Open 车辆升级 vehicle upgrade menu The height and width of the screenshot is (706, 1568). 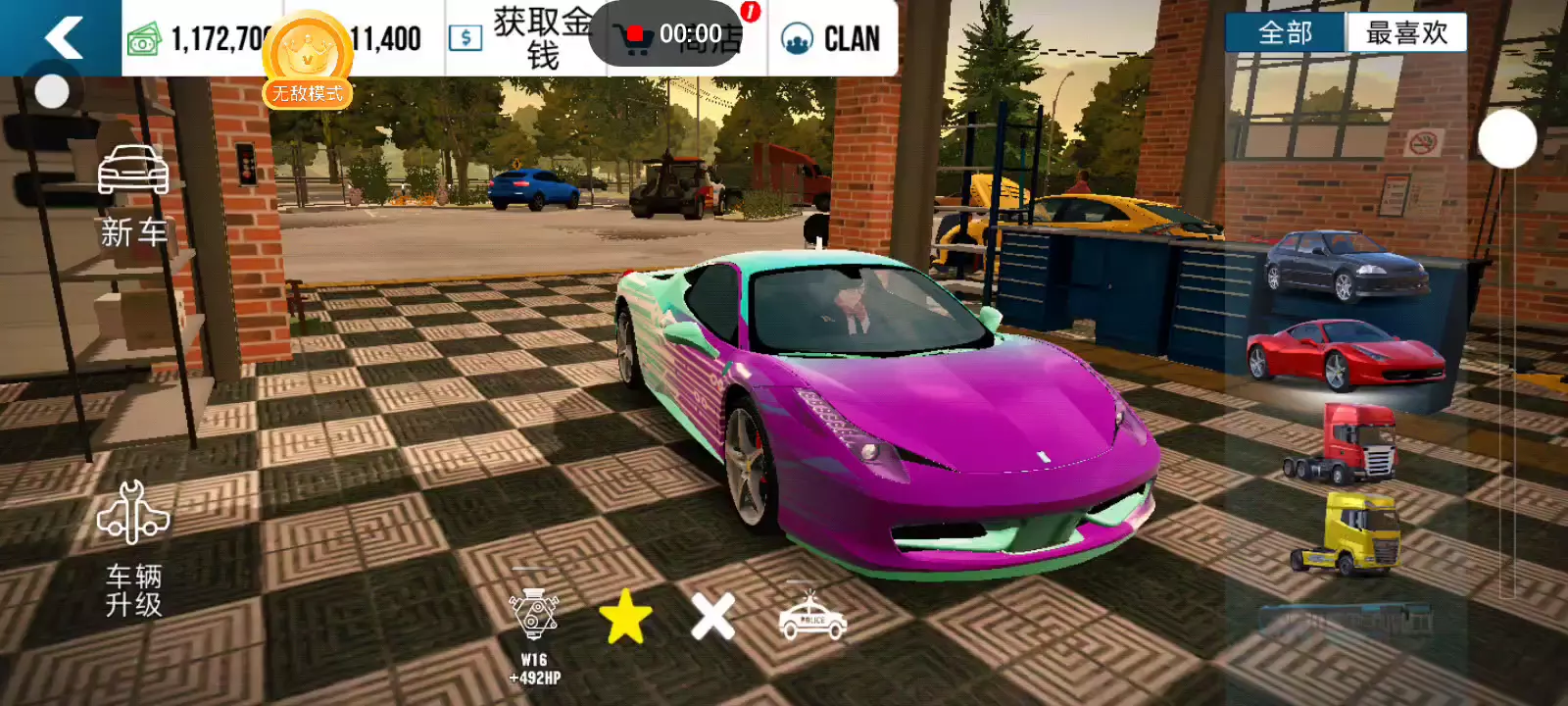coord(134,549)
